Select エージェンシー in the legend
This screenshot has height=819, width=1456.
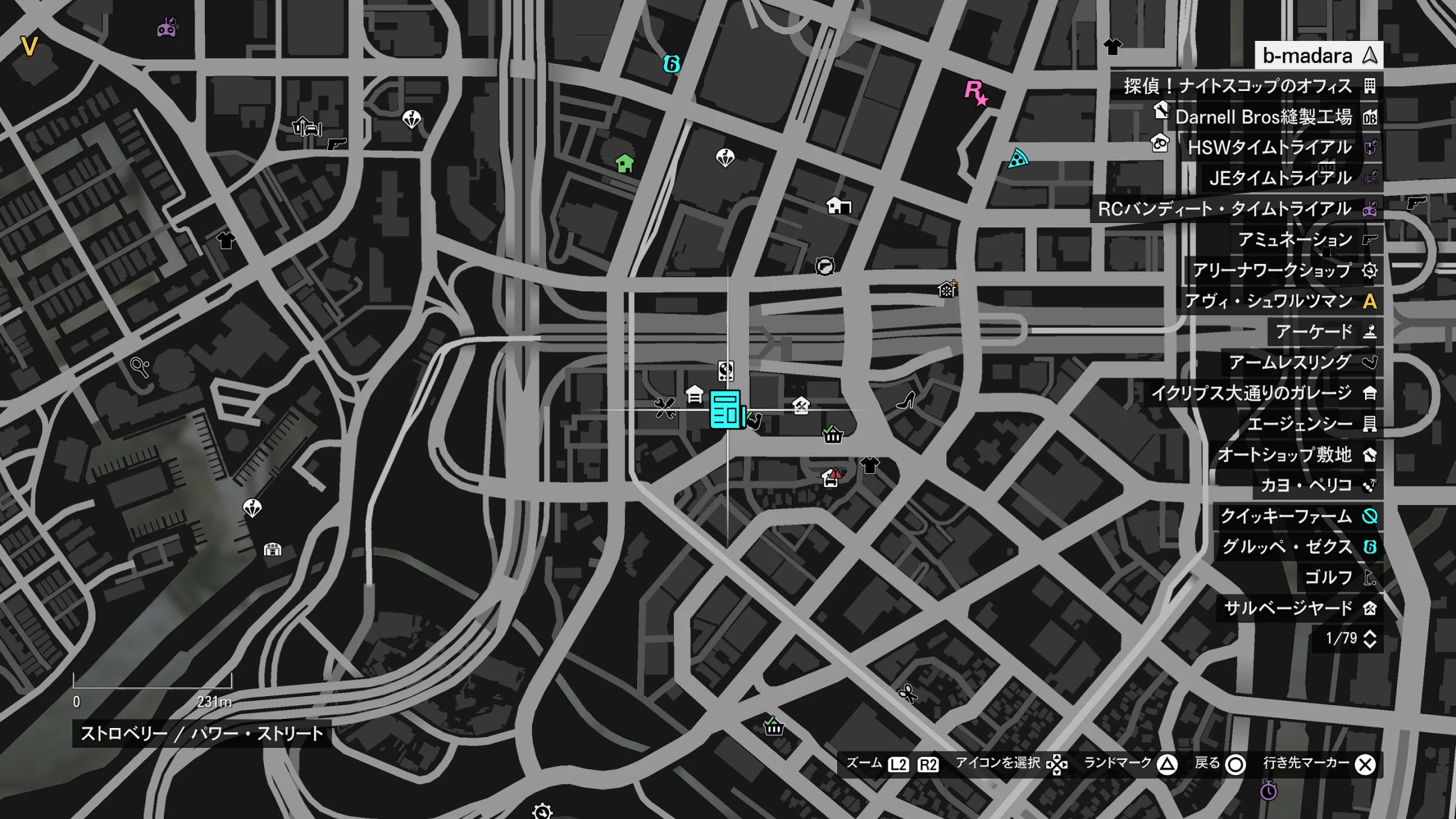[1309, 424]
